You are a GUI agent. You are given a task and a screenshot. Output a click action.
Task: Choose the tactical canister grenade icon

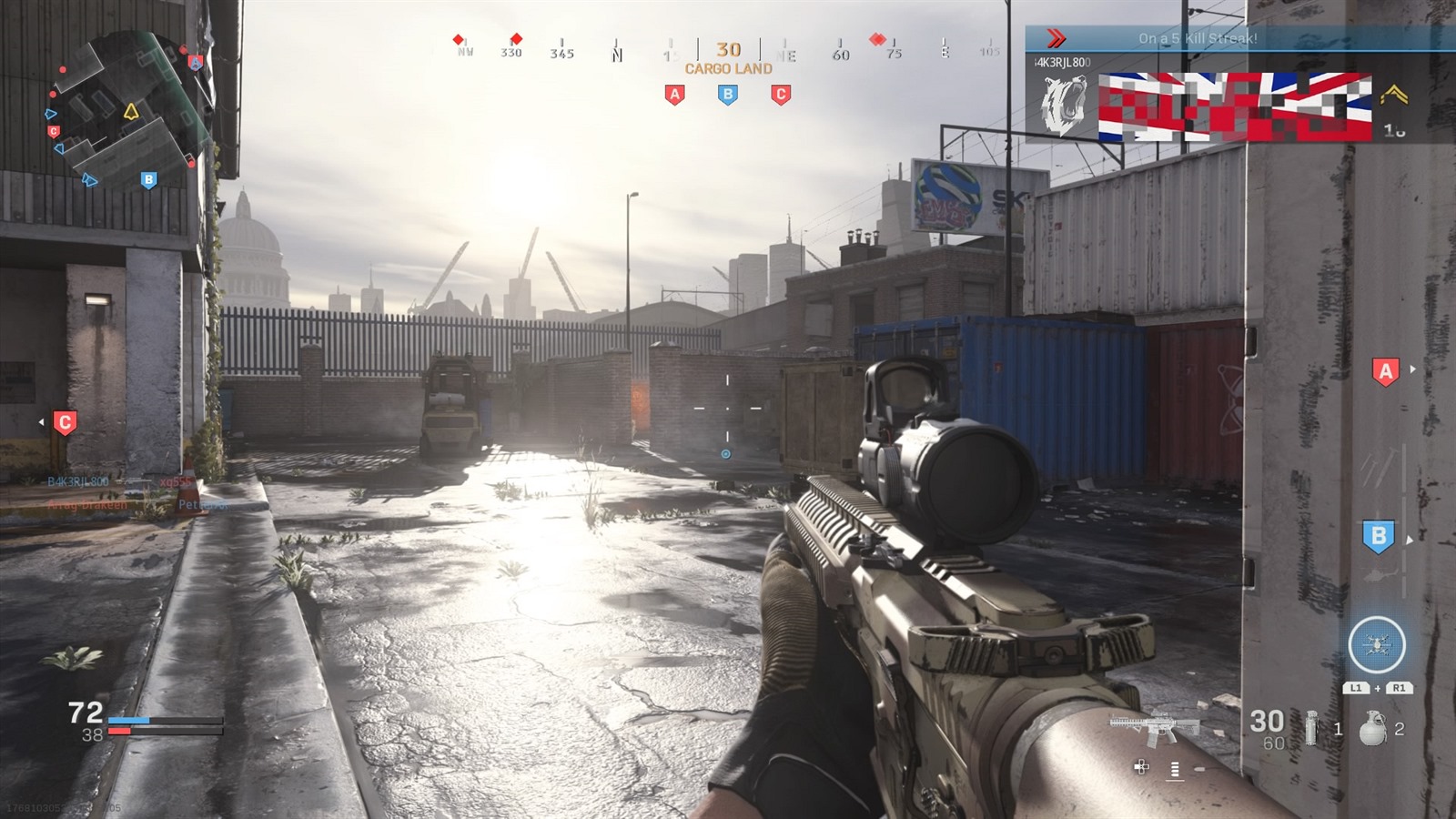pos(1311,728)
